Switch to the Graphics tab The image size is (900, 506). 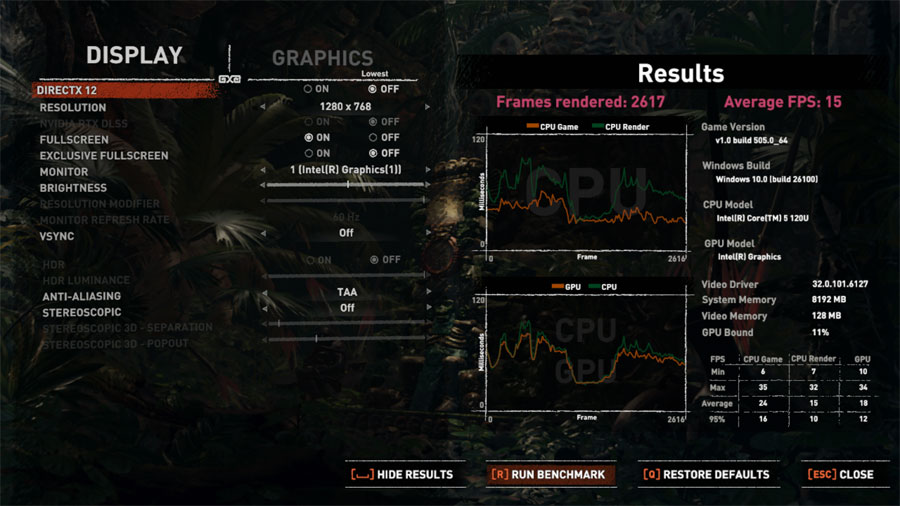click(322, 58)
